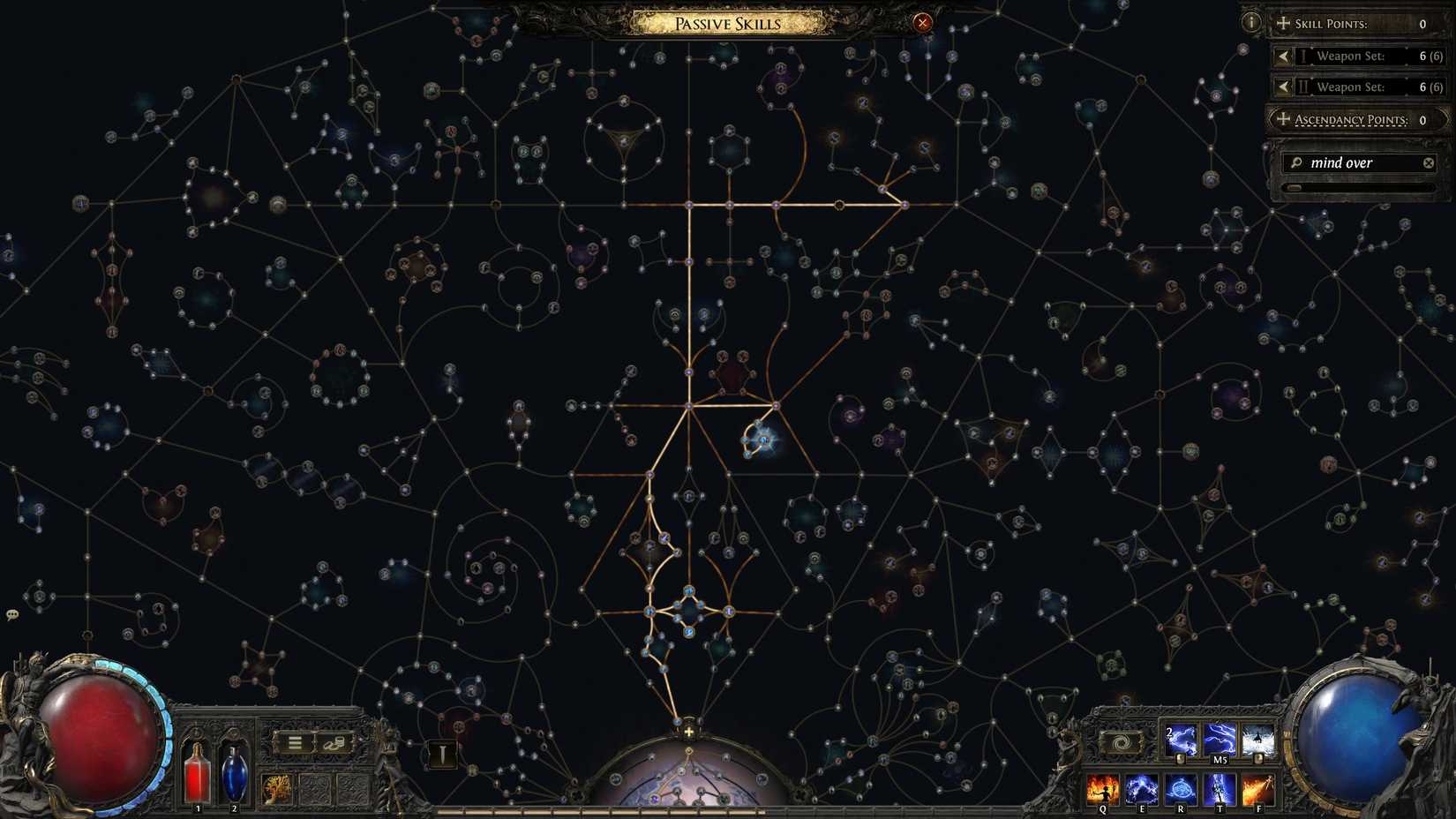This screenshot has height=819, width=1456.
Task: Open the swirl portal icon on the skill bar
Action: 1121,742
